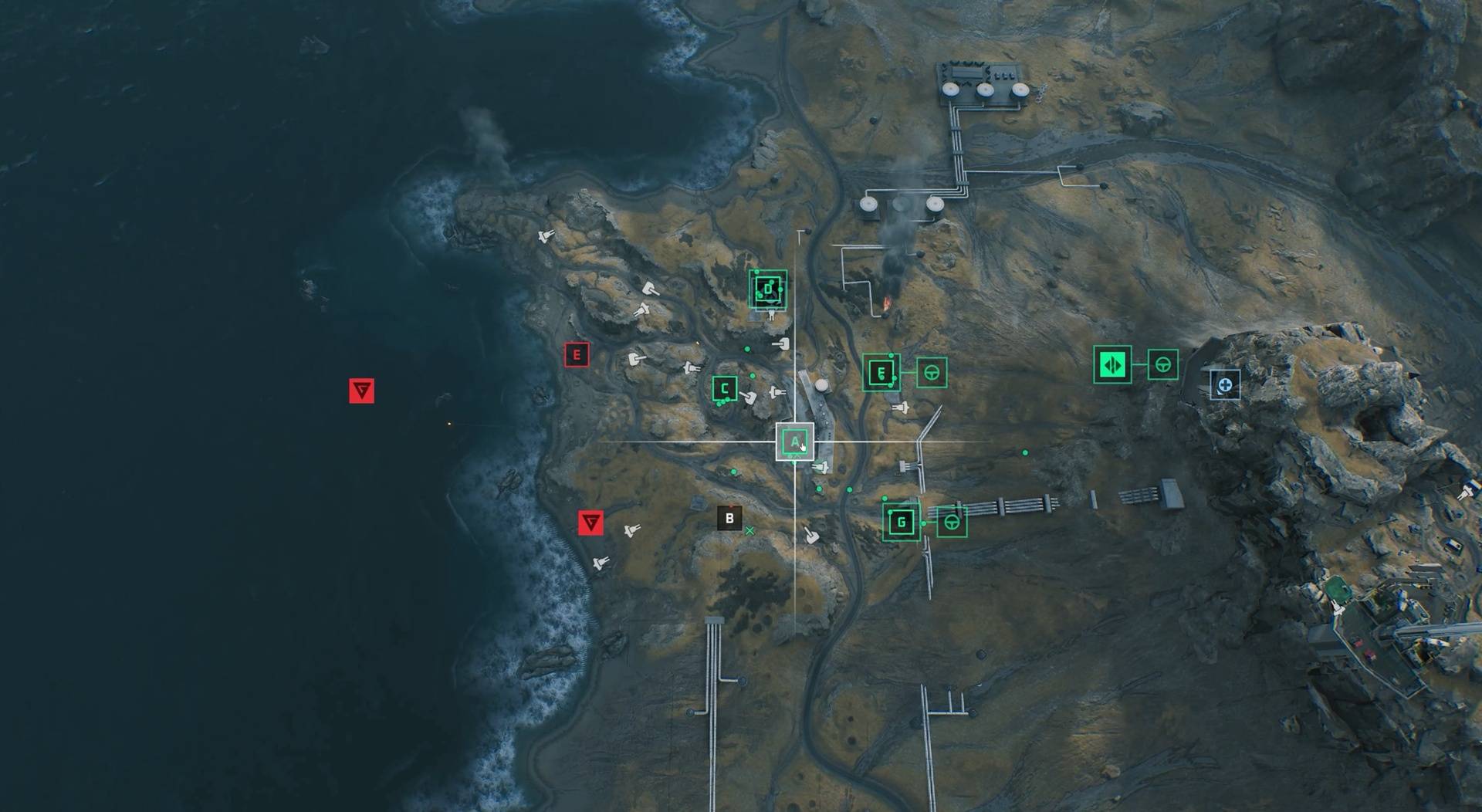Select capture point A on the map
The height and width of the screenshot is (812, 1482).
coord(794,442)
